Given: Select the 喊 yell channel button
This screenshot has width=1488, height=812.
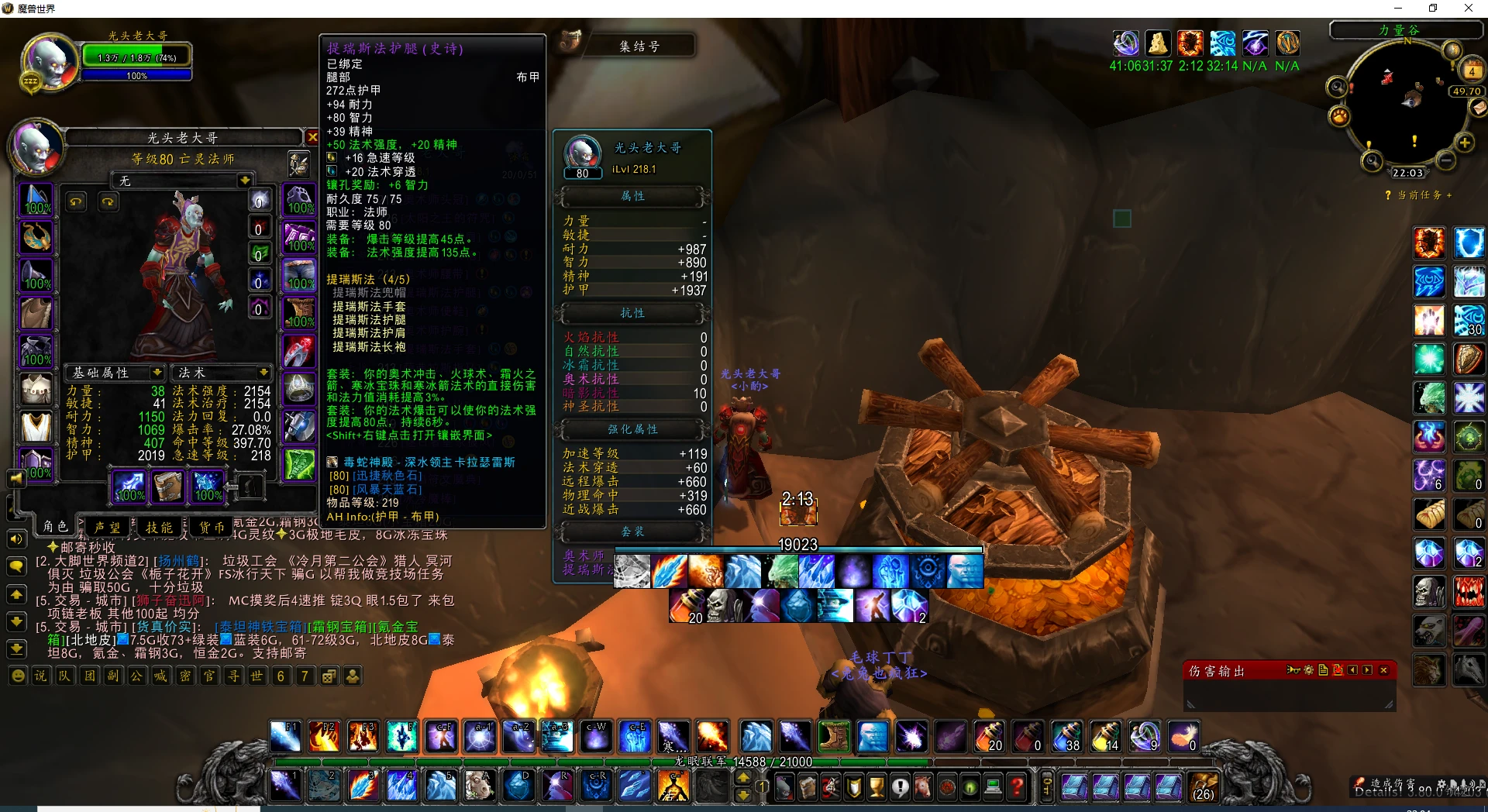Looking at the screenshot, I should point(160,676).
